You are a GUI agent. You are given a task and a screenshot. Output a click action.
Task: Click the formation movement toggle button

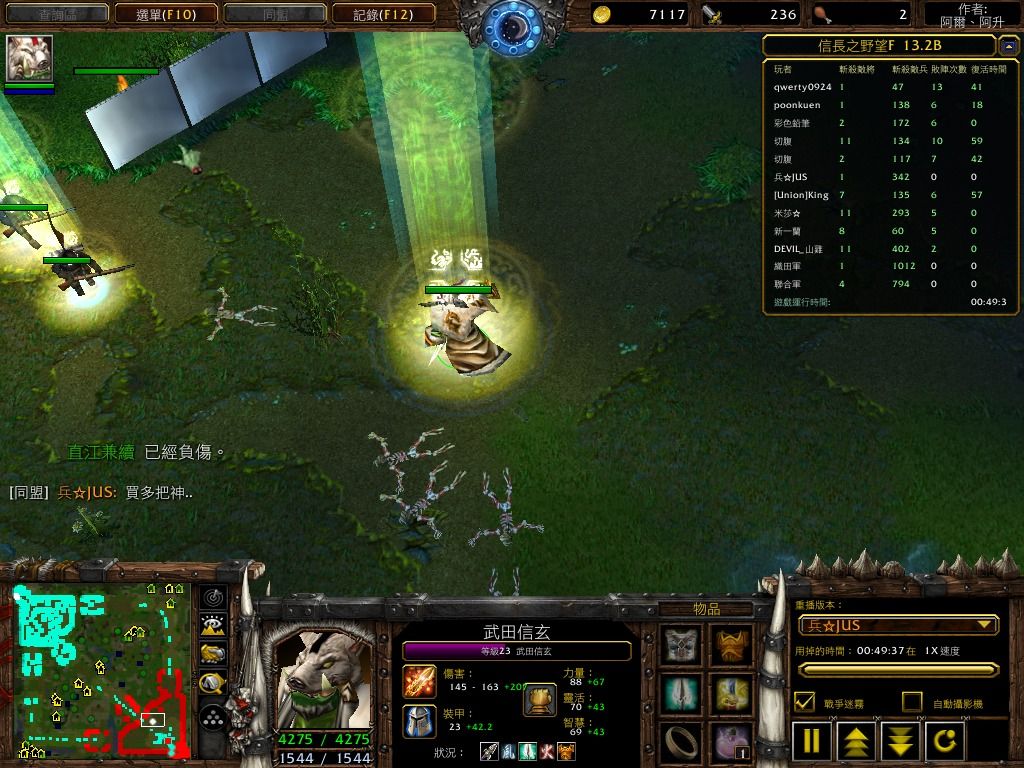click(x=212, y=717)
